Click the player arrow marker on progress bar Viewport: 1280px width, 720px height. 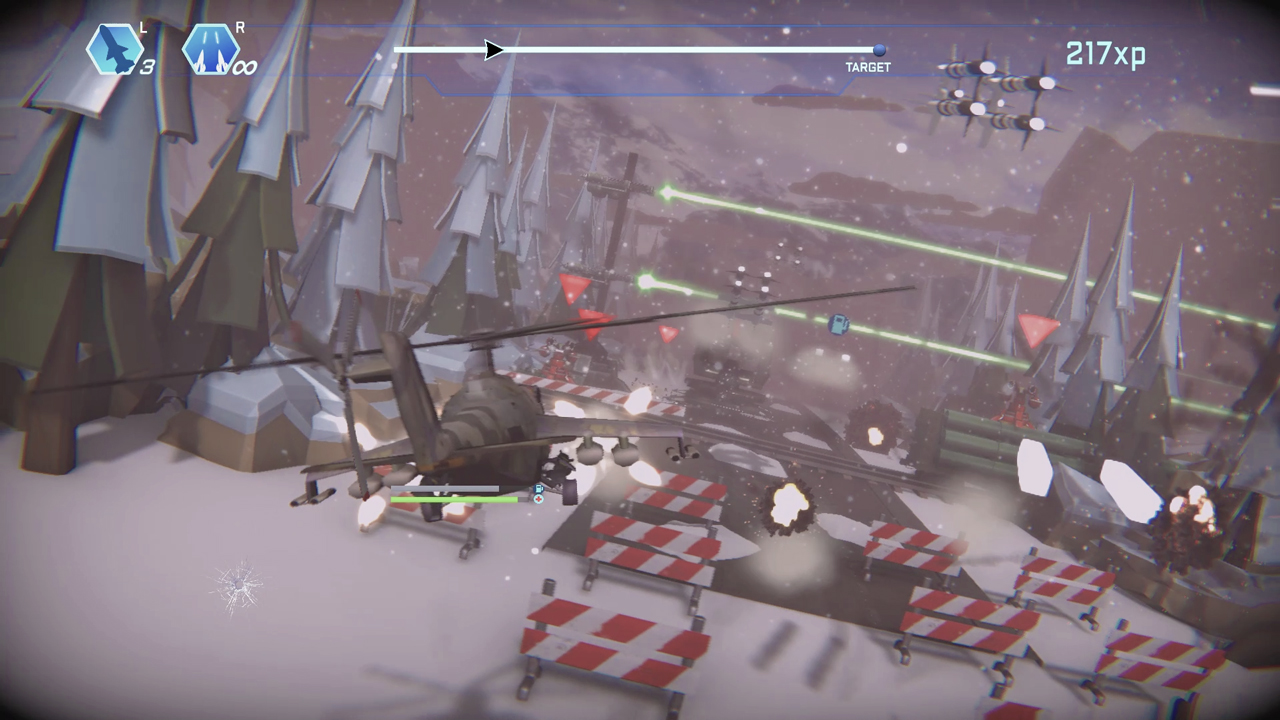pyautogui.click(x=491, y=51)
